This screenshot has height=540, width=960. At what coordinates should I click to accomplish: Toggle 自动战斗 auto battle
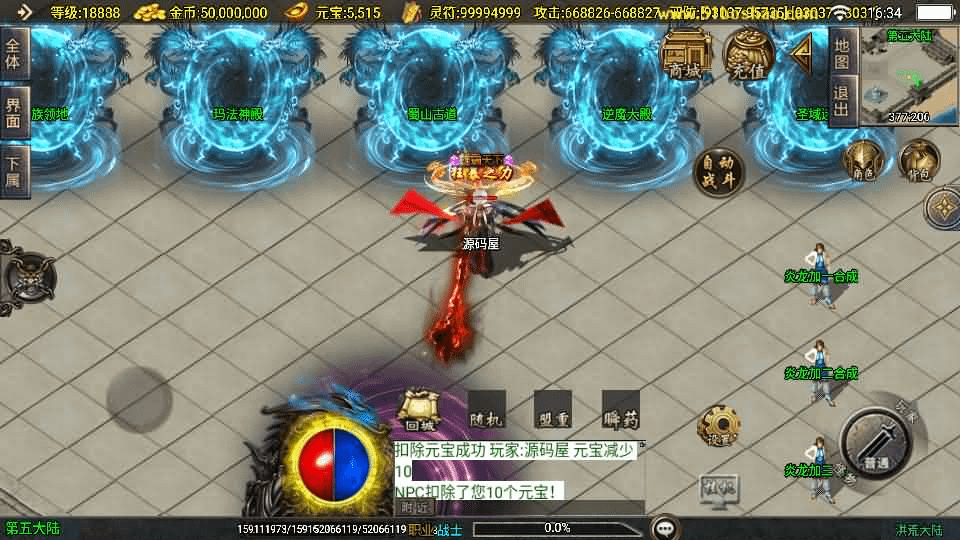[x=718, y=173]
